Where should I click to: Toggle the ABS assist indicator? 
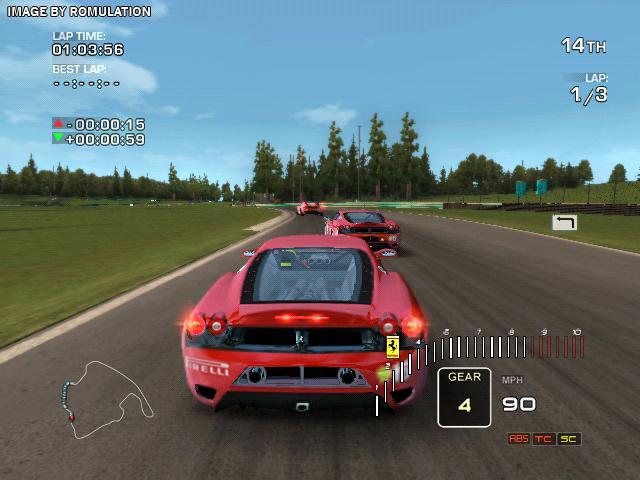518,439
